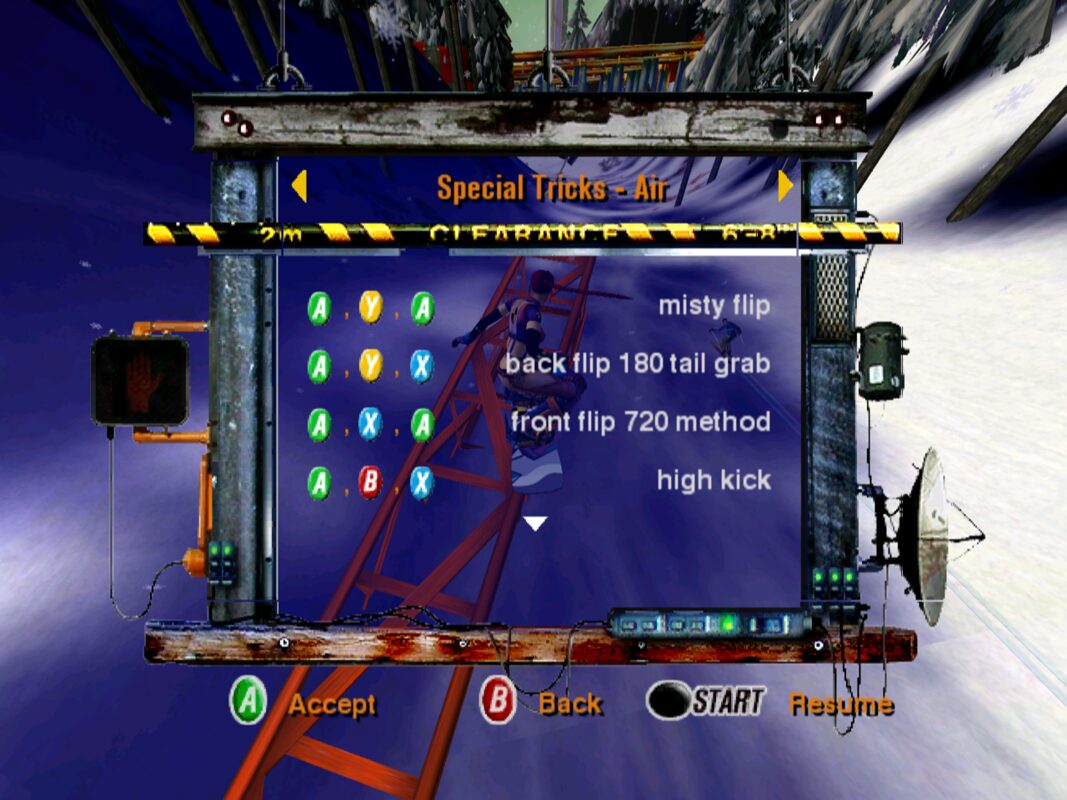Image resolution: width=1067 pixels, height=800 pixels.
Task: Go to the previous tricks page arrow
Action: [298, 186]
